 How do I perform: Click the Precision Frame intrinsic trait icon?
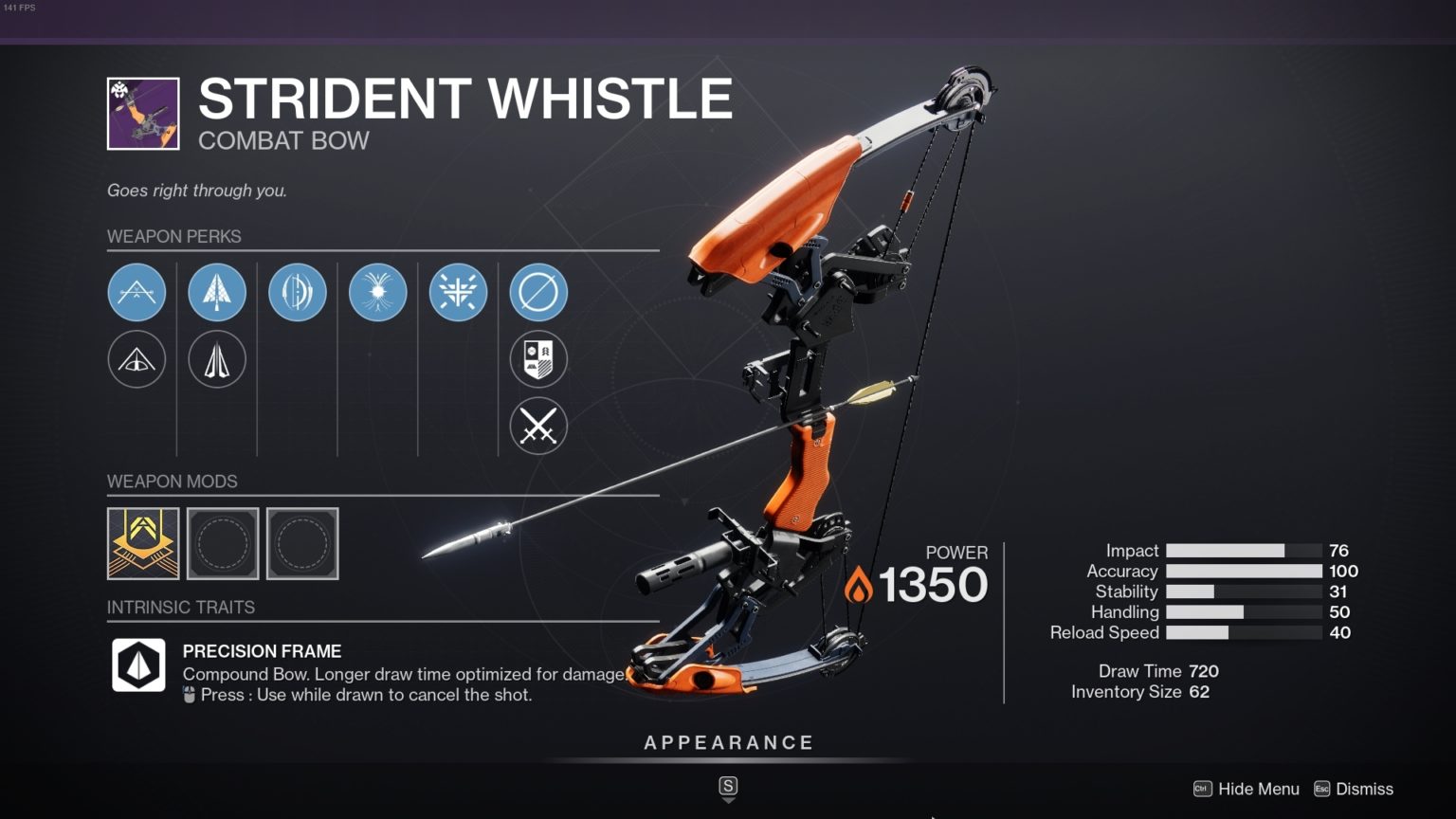138,664
